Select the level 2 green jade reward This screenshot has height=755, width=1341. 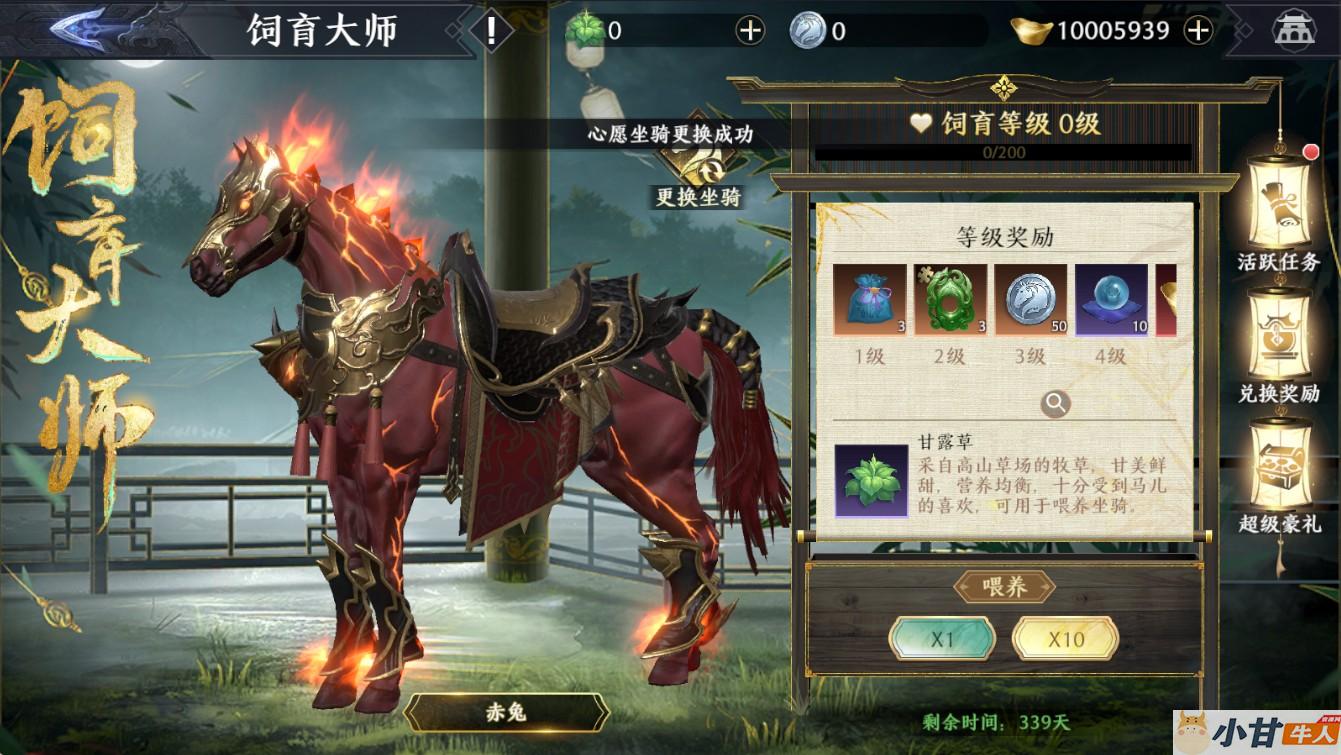[x=950, y=300]
